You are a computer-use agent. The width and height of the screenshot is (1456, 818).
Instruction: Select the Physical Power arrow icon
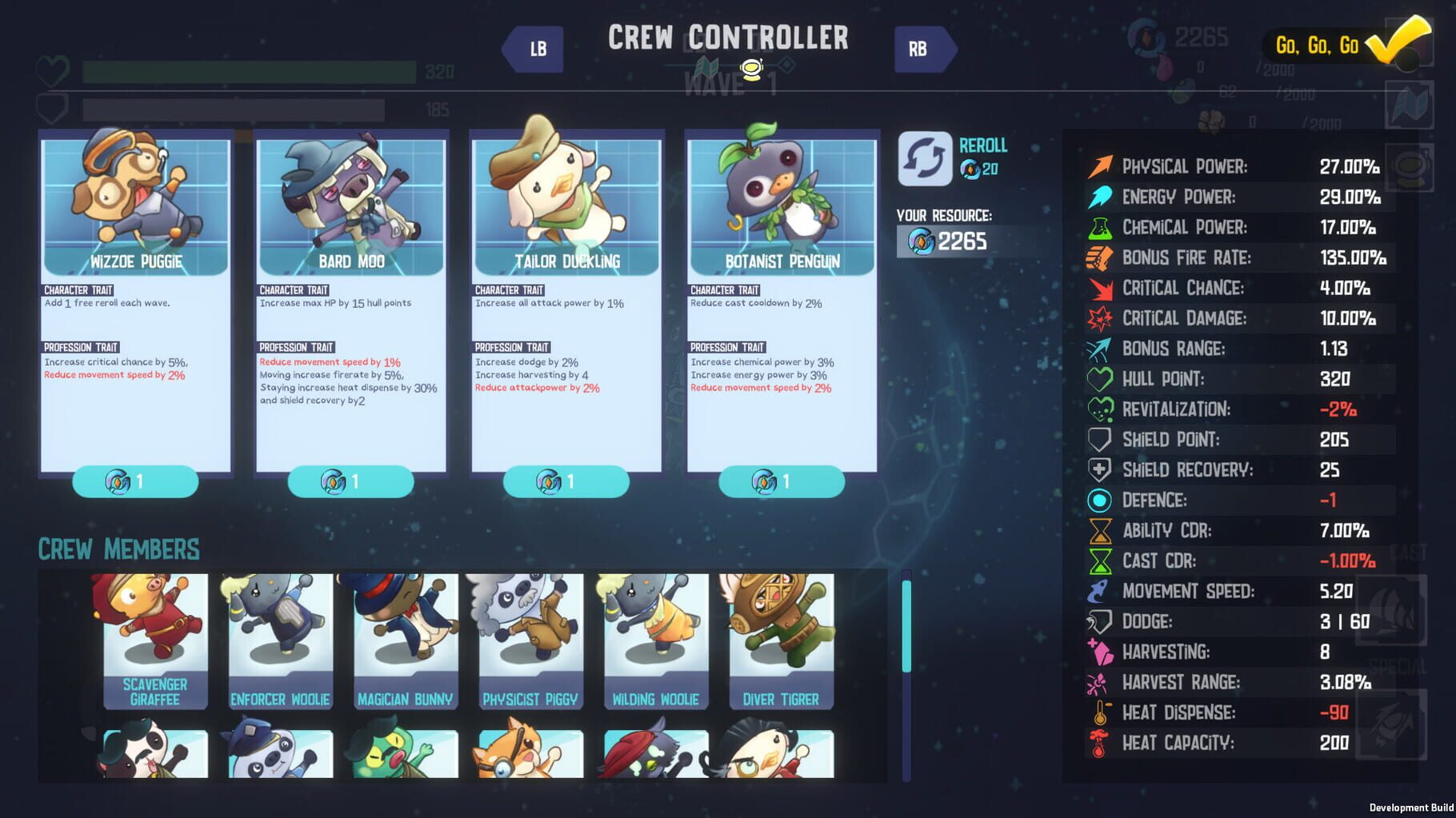click(1102, 166)
